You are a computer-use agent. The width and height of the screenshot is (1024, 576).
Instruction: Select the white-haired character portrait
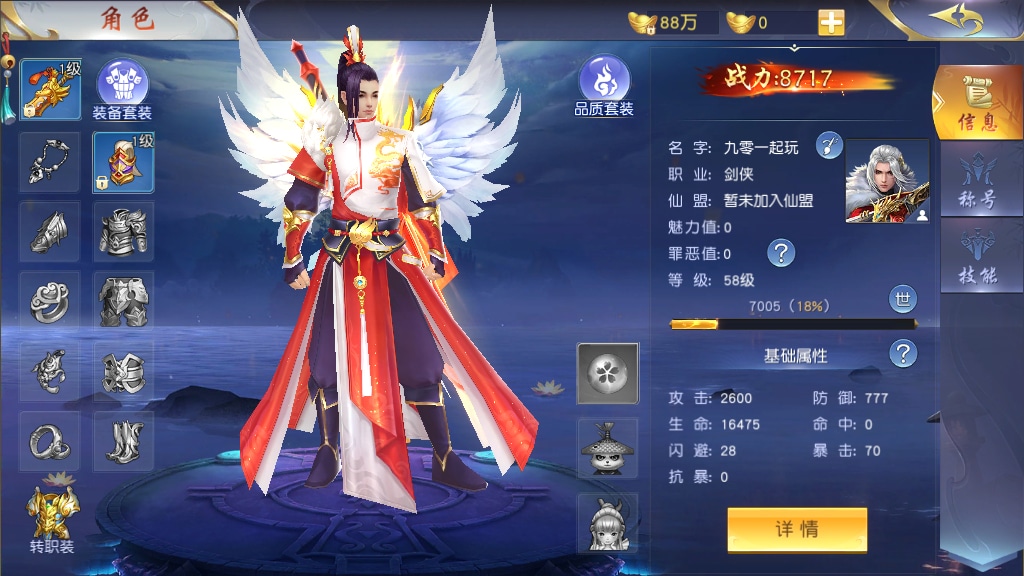[x=887, y=181]
